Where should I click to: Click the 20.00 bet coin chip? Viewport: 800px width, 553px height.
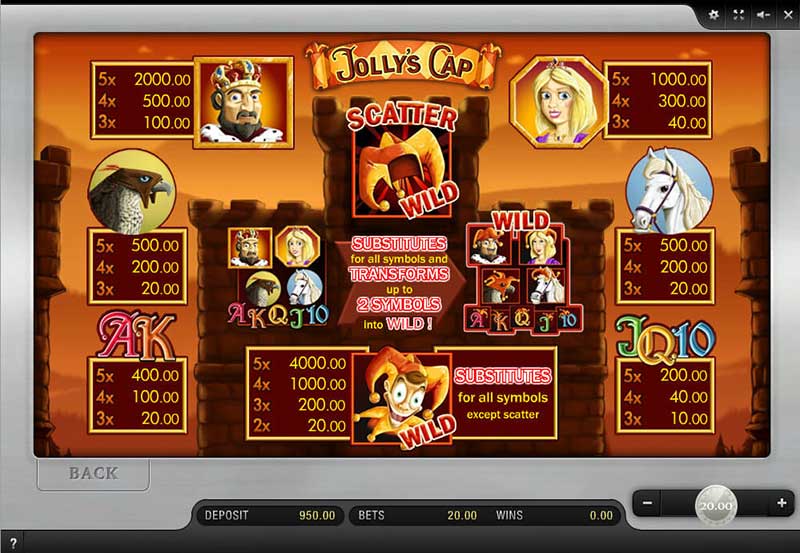715,505
